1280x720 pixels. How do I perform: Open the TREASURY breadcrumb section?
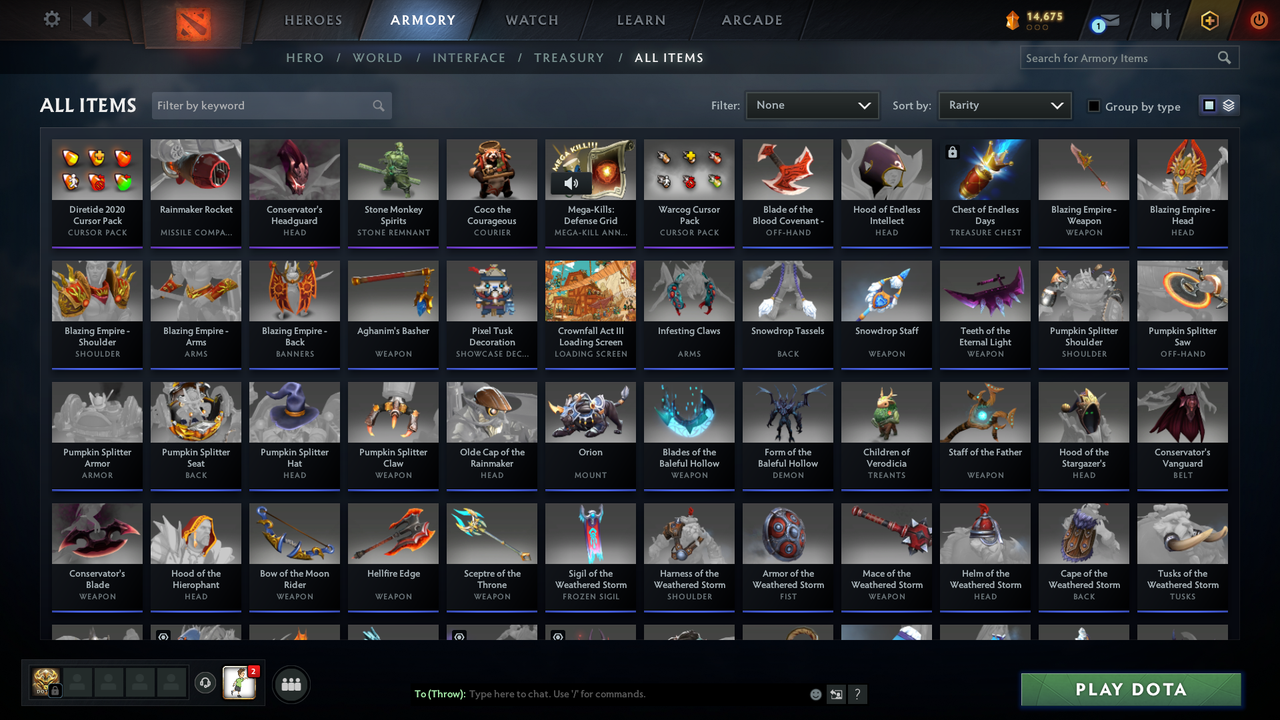[569, 58]
